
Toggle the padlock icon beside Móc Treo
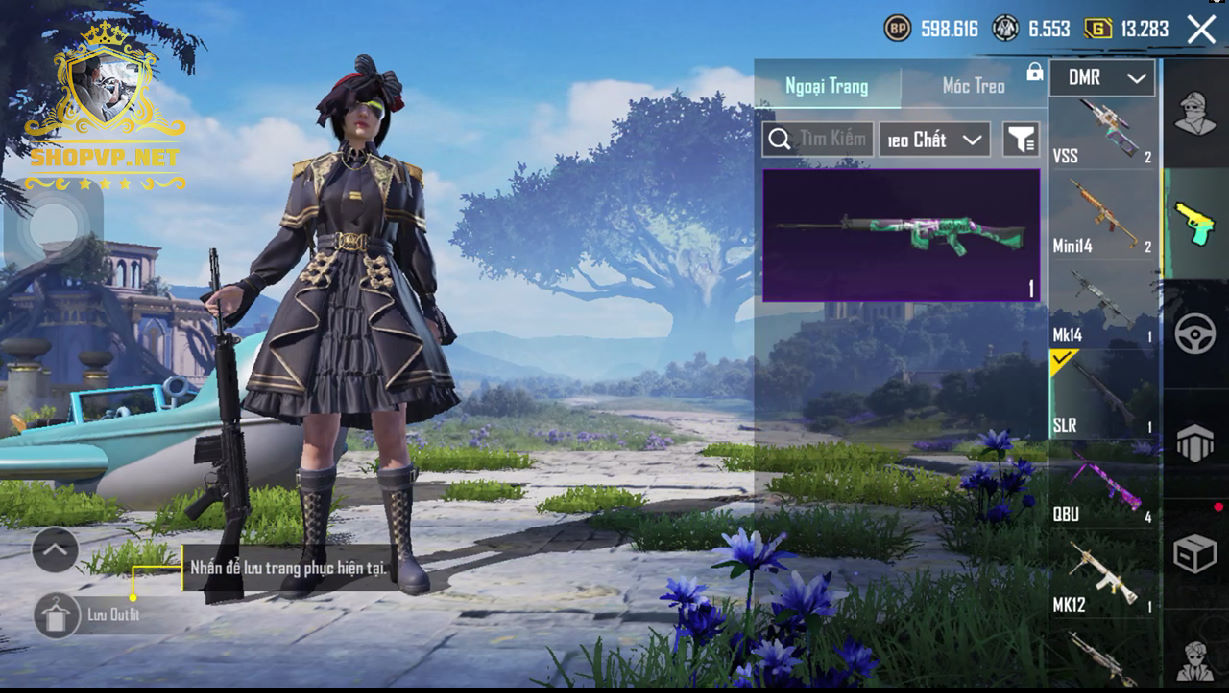(x=1034, y=73)
